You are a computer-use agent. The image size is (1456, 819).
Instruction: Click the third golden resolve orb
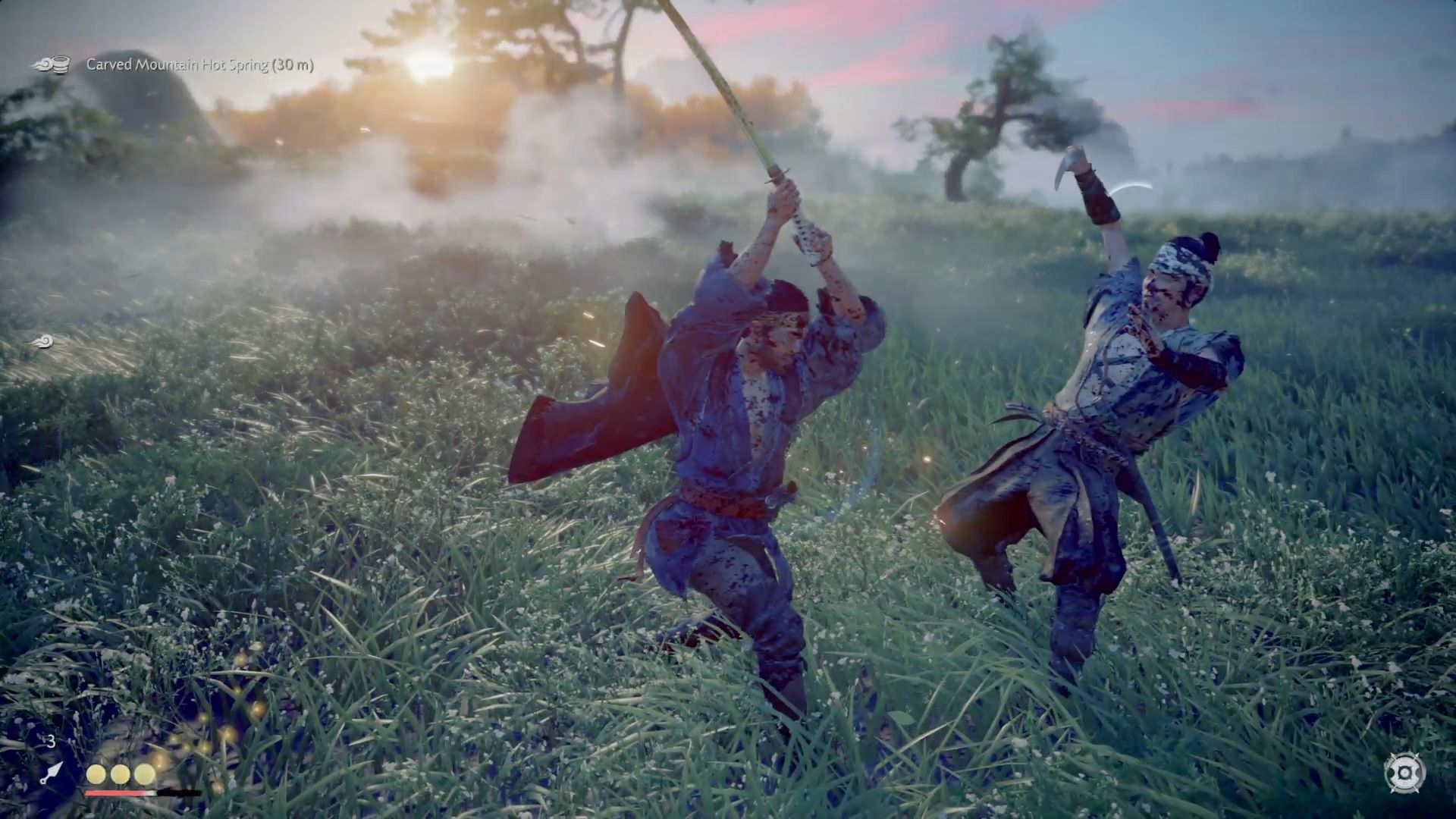coord(144,774)
